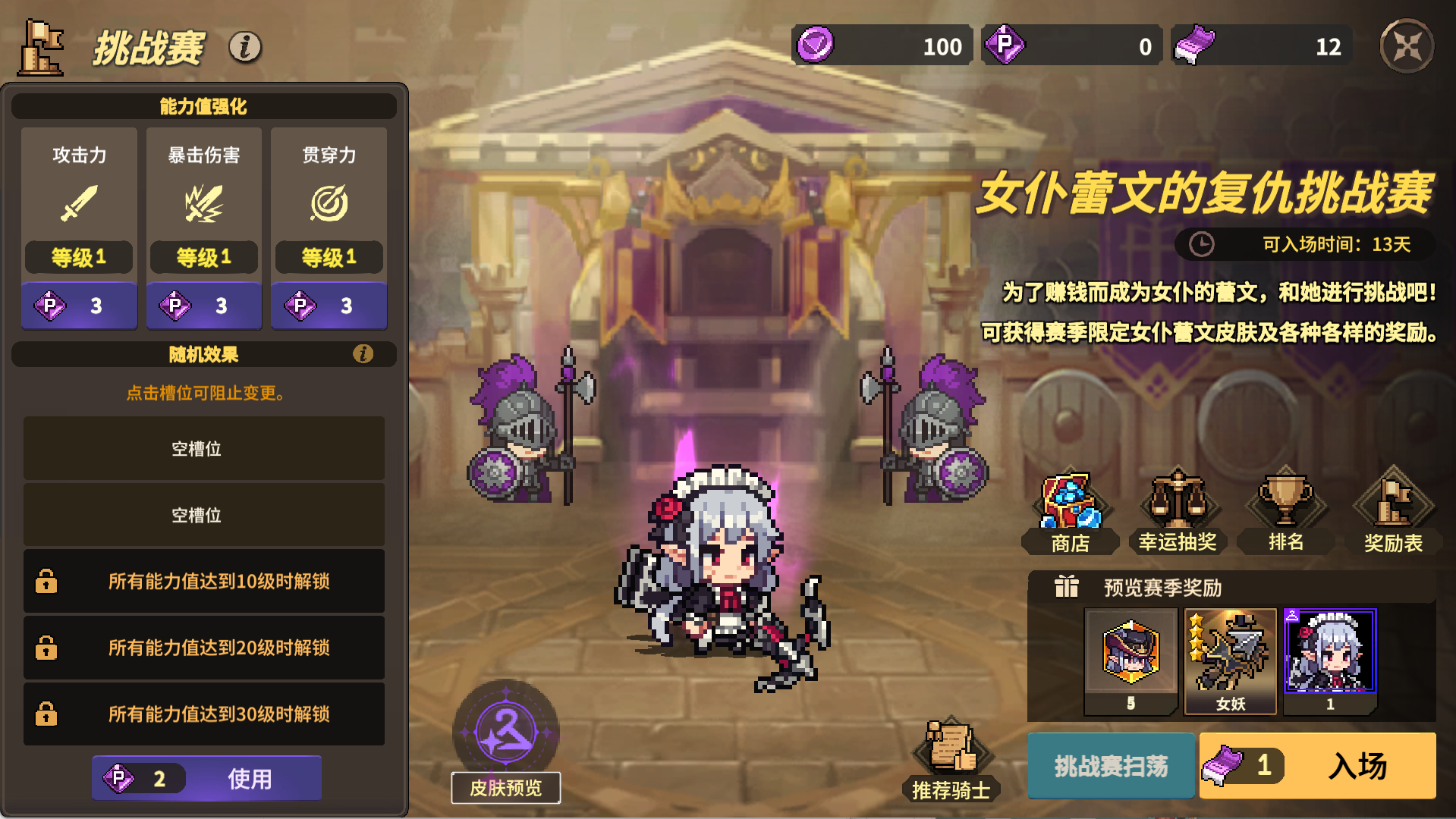1456x819 pixels.
Task: Start 挑战赛扫荡 sweep
Action: [x=1111, y=766]
